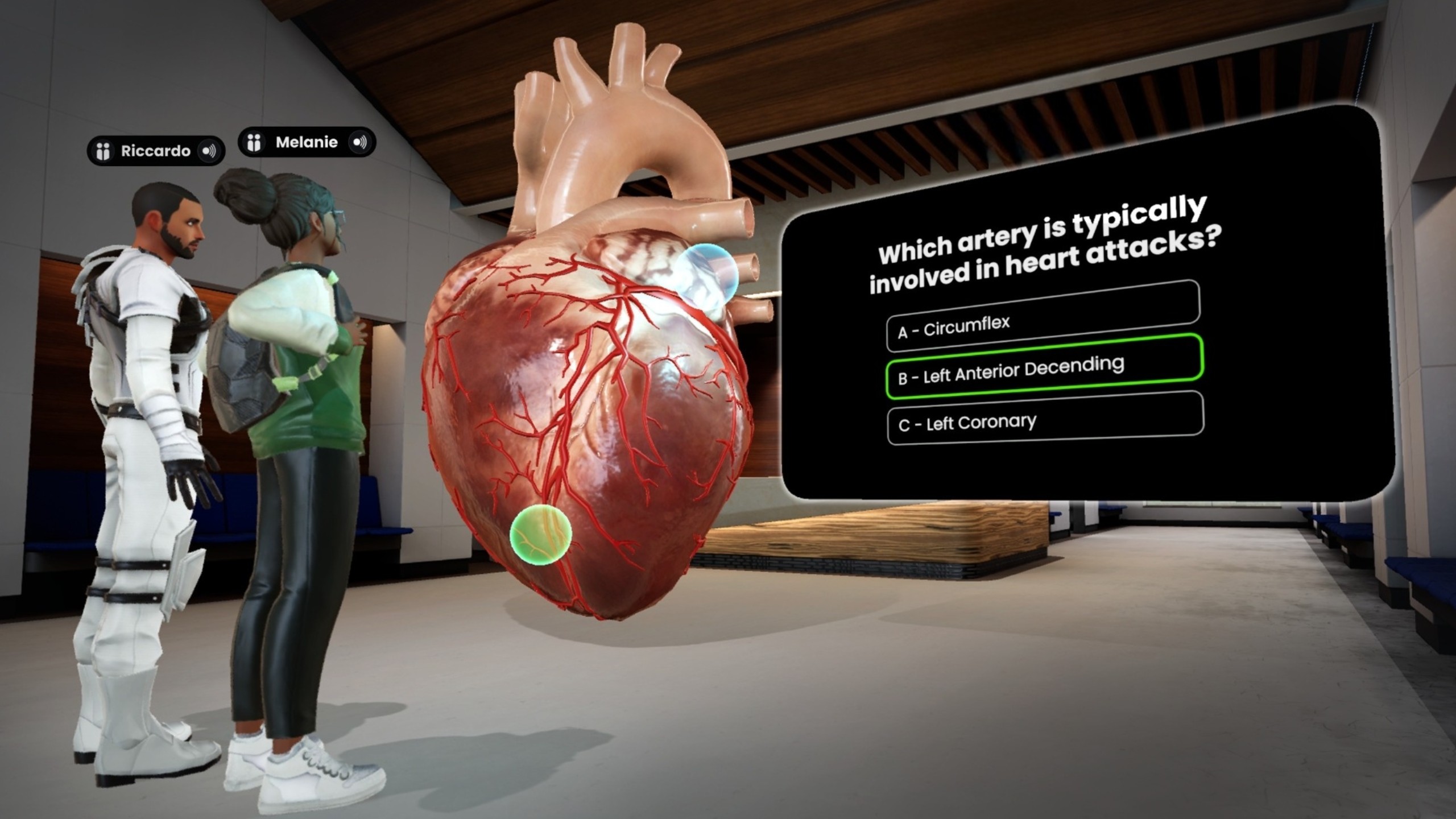Open Melanie's player name tag
Image resolution: width=1456 pixels, height=819 pixels.
coord(307,142)
